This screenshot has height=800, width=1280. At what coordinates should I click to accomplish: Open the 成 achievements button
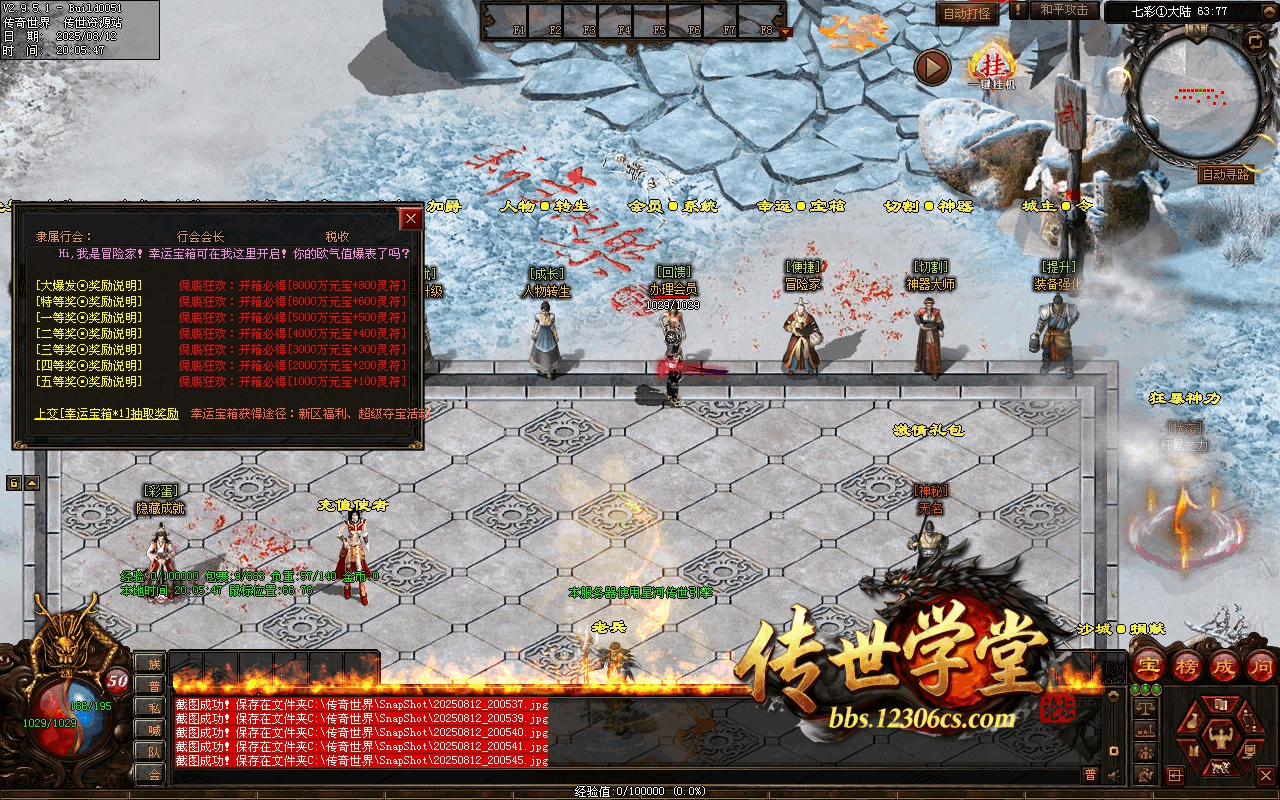tap(1224, 665)
